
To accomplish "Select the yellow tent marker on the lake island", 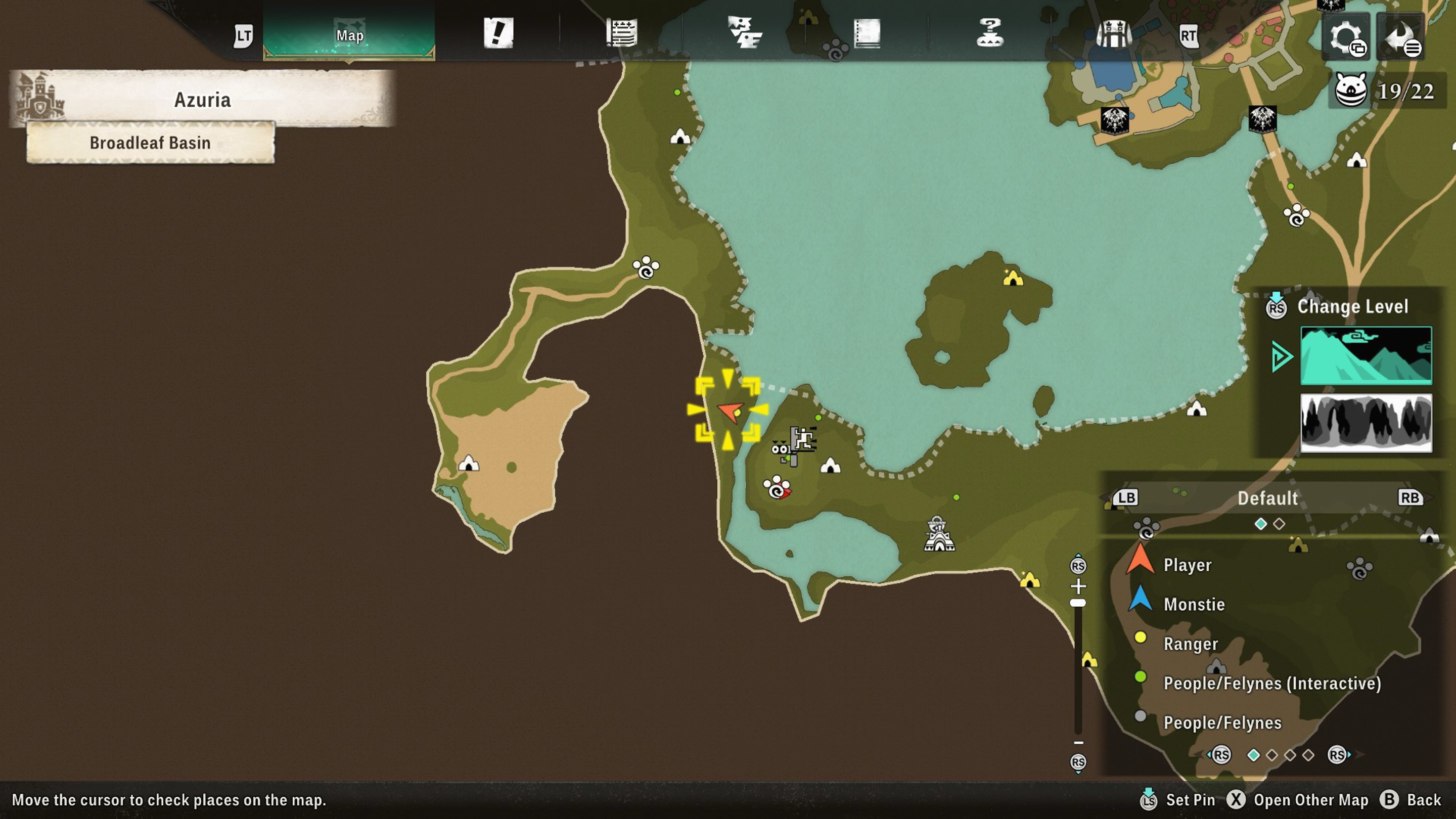I will (x=1012, y=278).
